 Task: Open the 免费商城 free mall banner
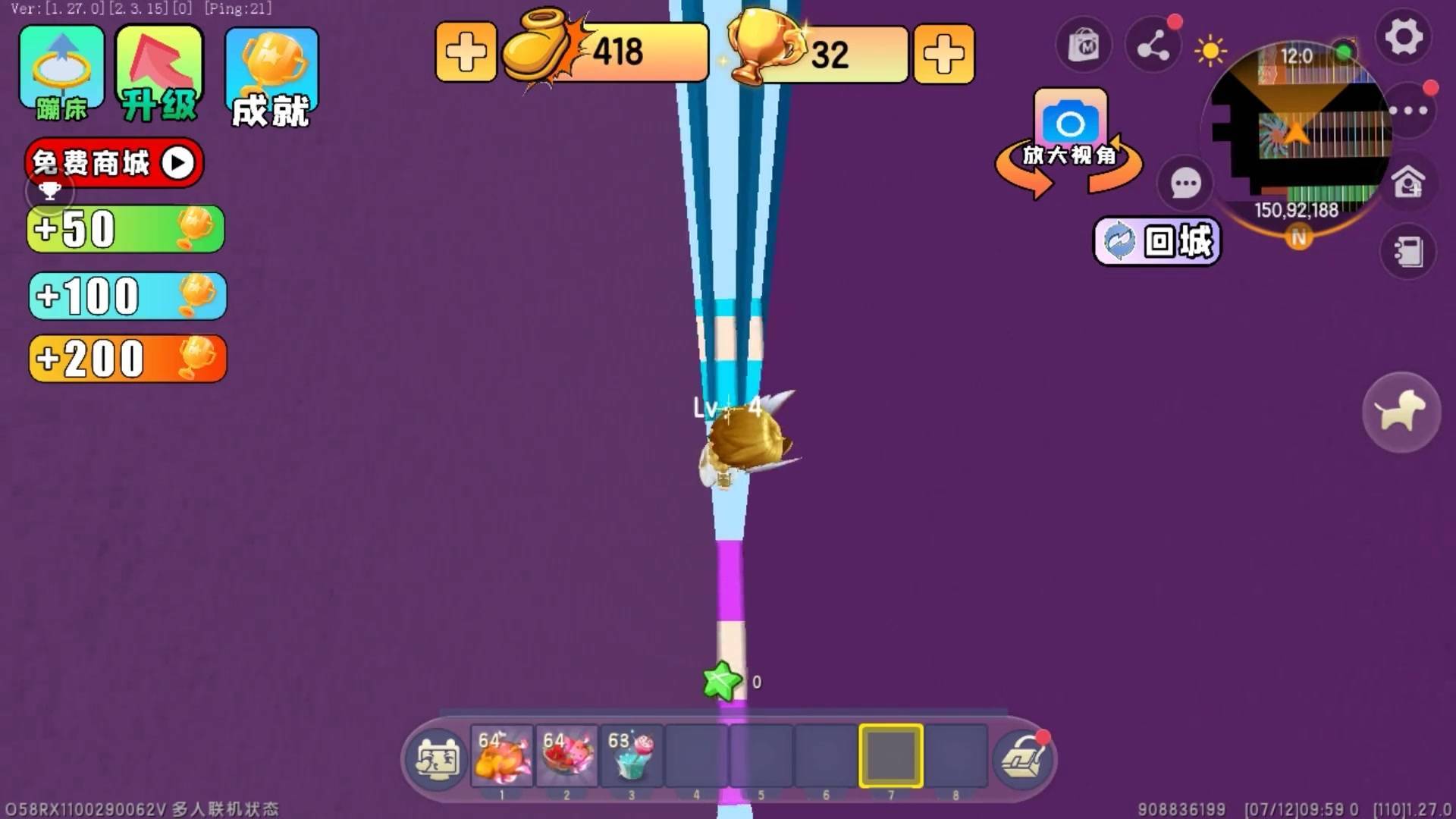click(x=112, y=162)
